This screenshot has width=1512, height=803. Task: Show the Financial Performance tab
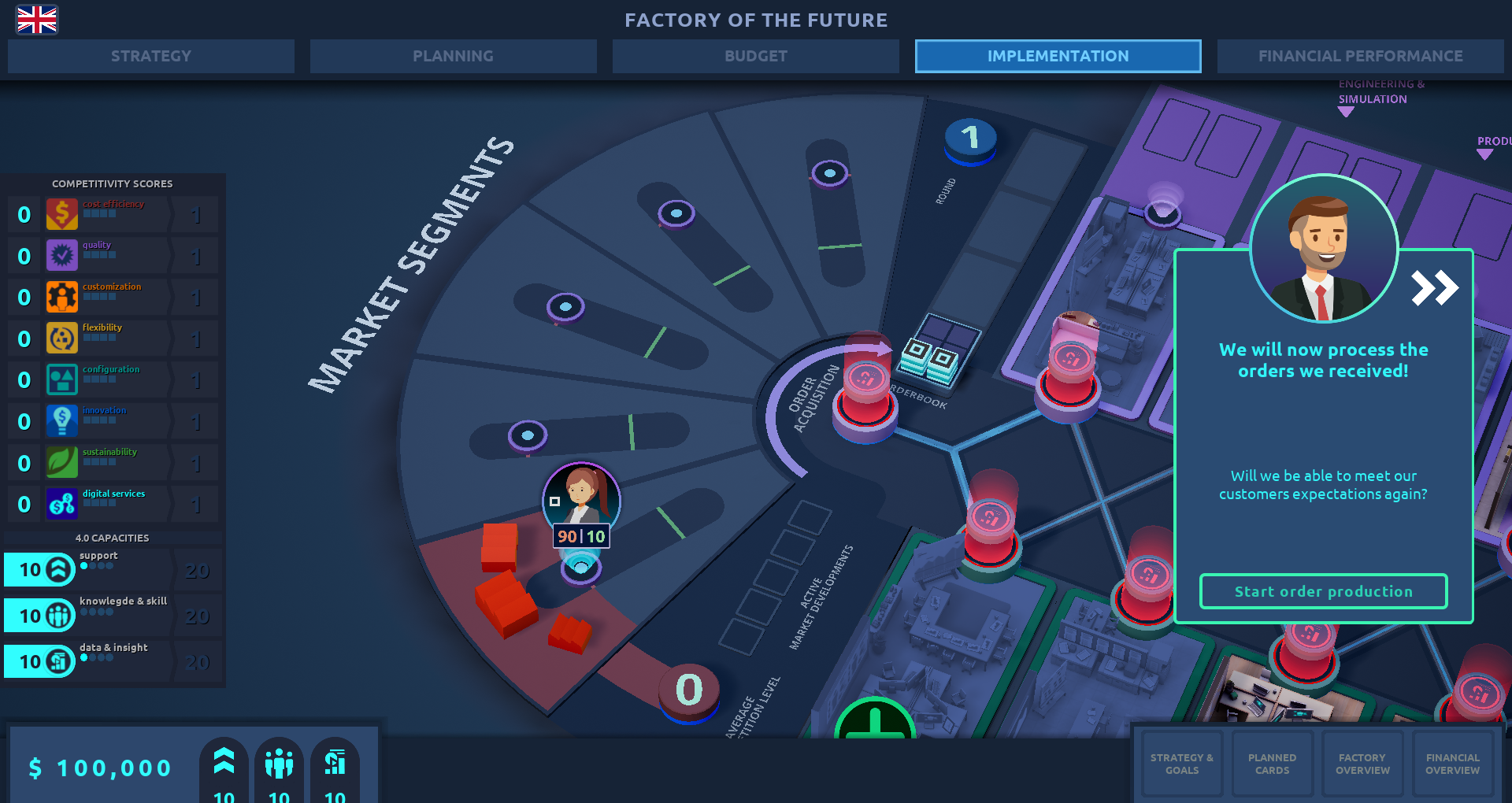(x=1360, y=56)
